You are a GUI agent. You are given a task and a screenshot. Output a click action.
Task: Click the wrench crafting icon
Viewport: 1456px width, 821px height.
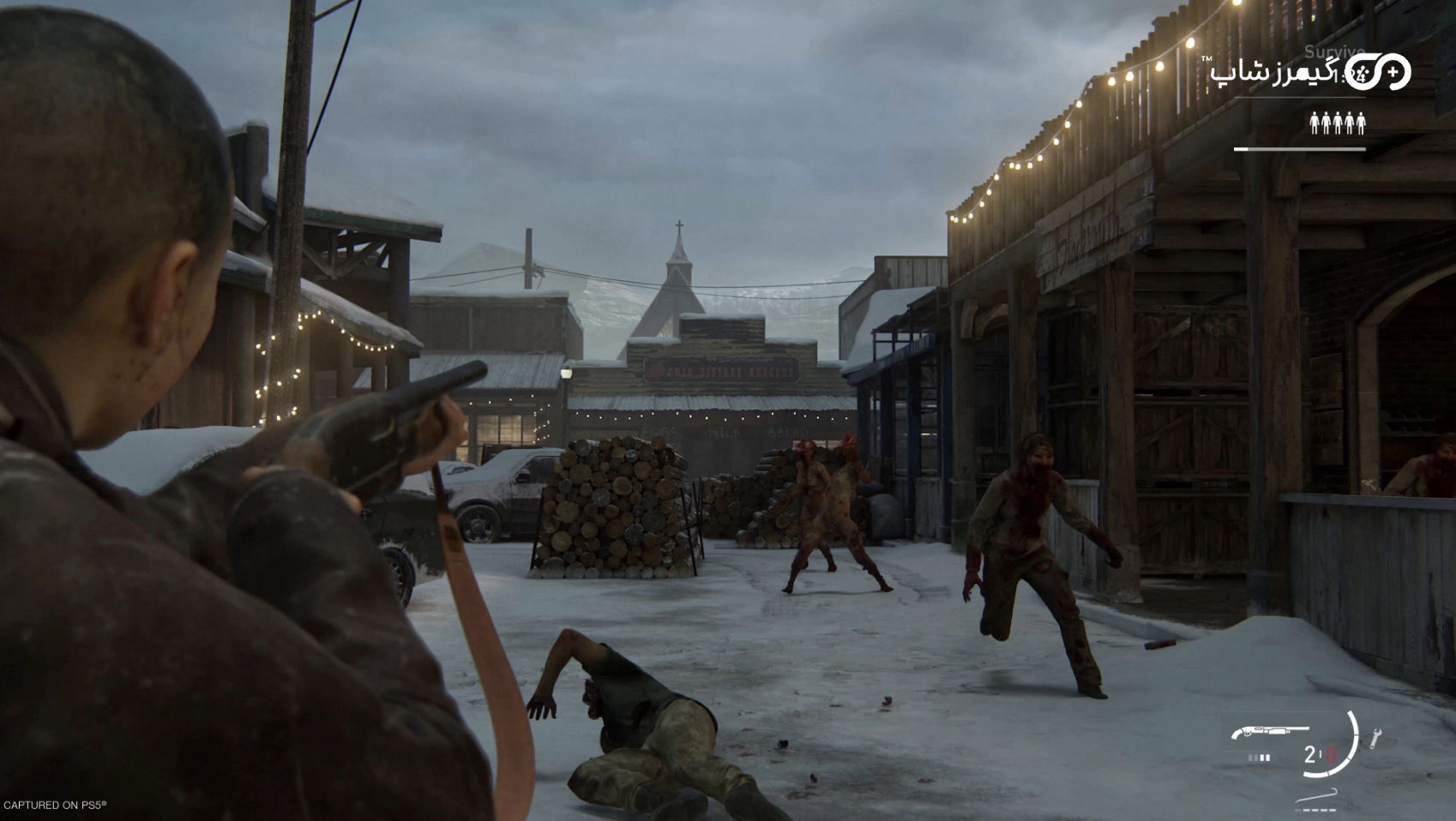point(1375,738)
